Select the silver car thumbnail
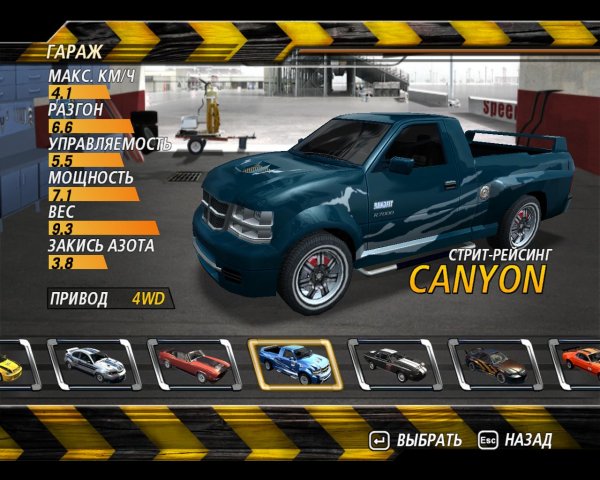 pos(93,364)
